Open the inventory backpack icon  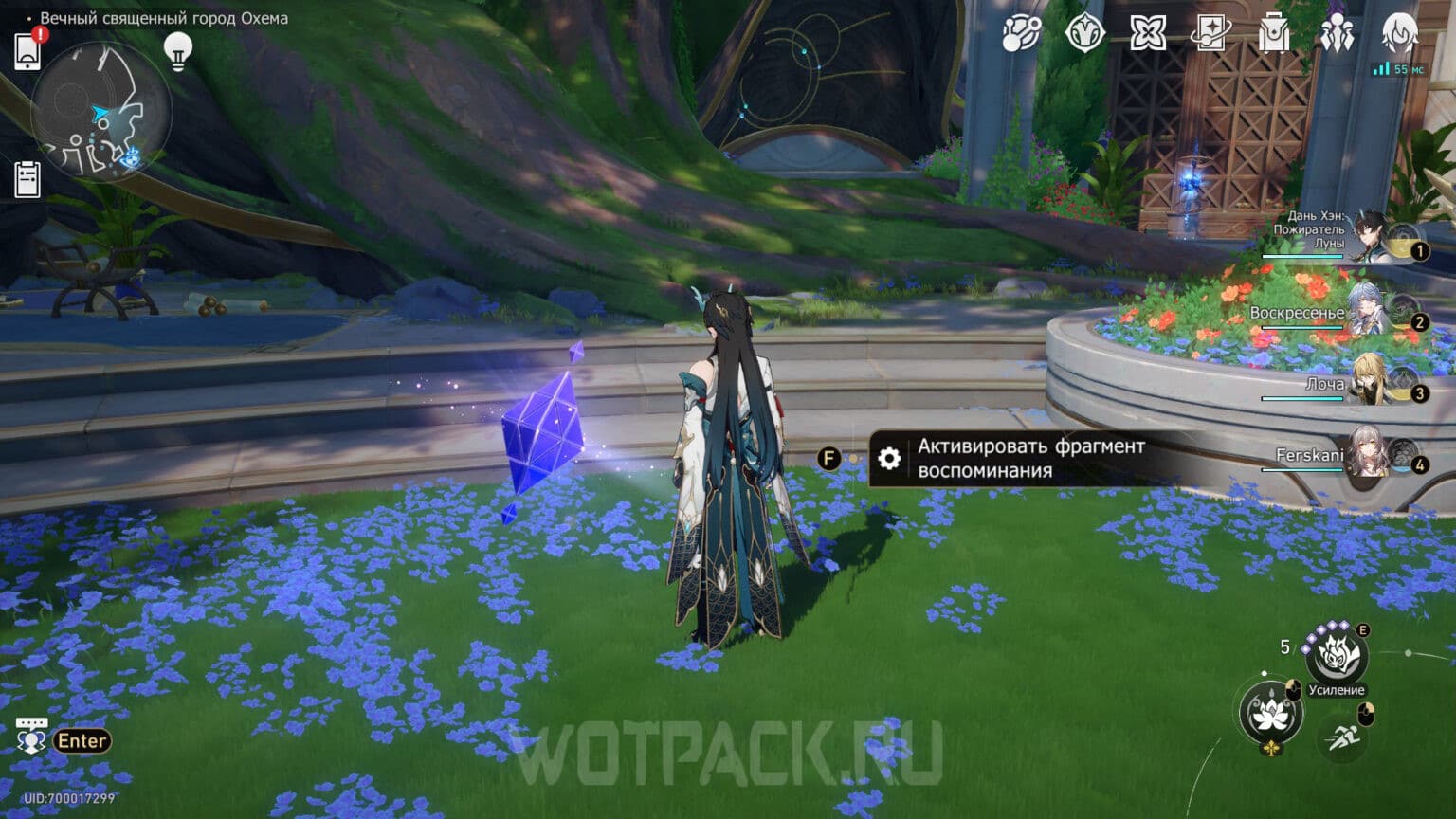1275,33
